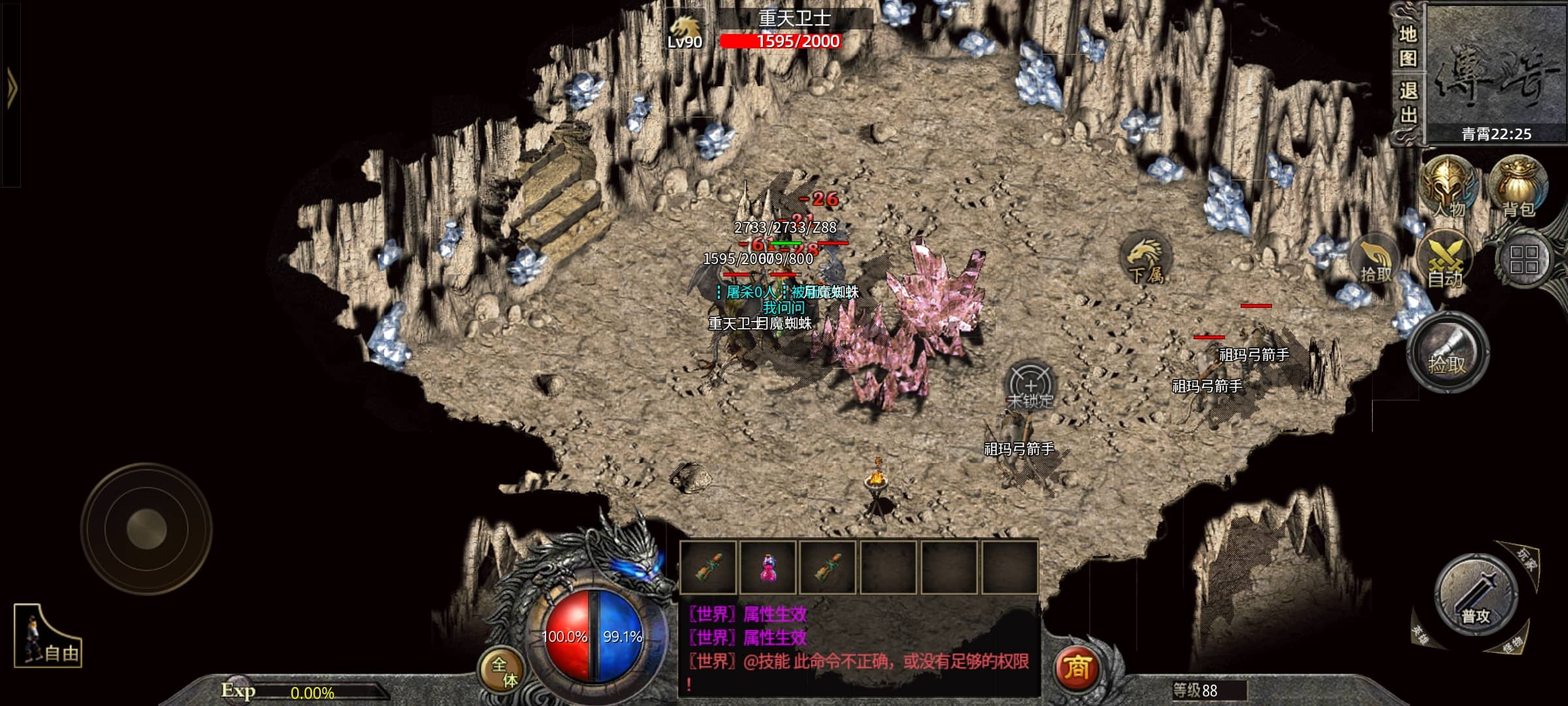Open the 人物 character panel
1568x706 pixels.
1448,188
